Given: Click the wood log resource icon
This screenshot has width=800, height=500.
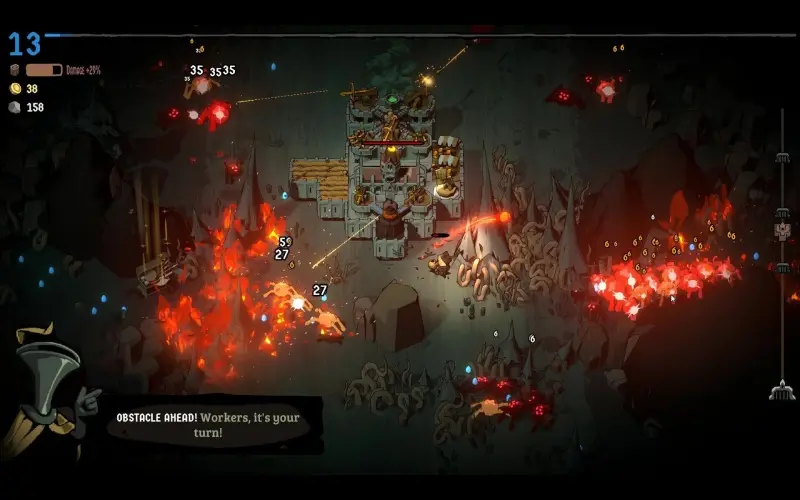Looking at the screenshot, I should click(x=15, y=71).
